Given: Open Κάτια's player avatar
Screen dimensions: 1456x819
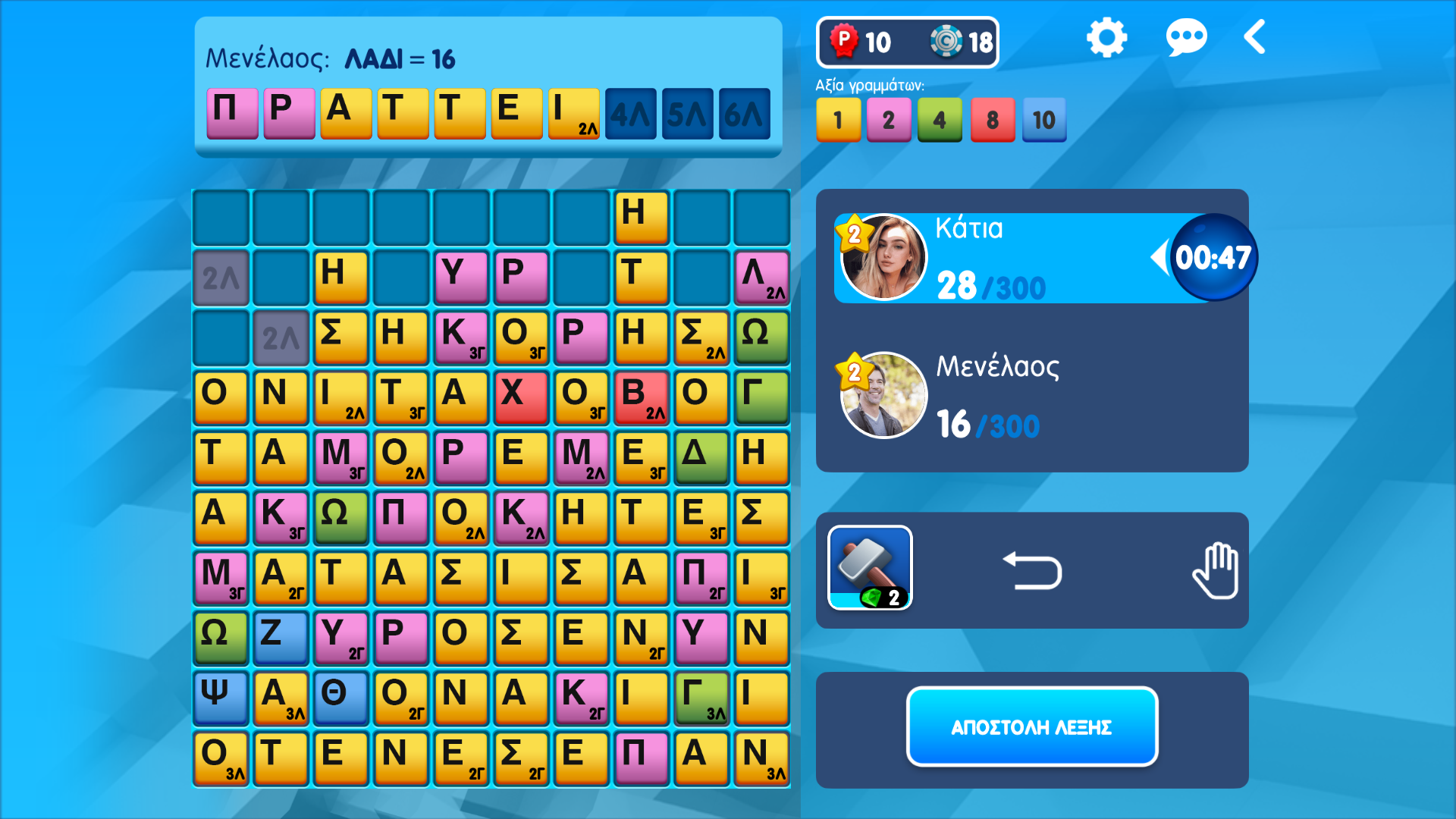Looking at the screenshot, I should coord(883,256).
